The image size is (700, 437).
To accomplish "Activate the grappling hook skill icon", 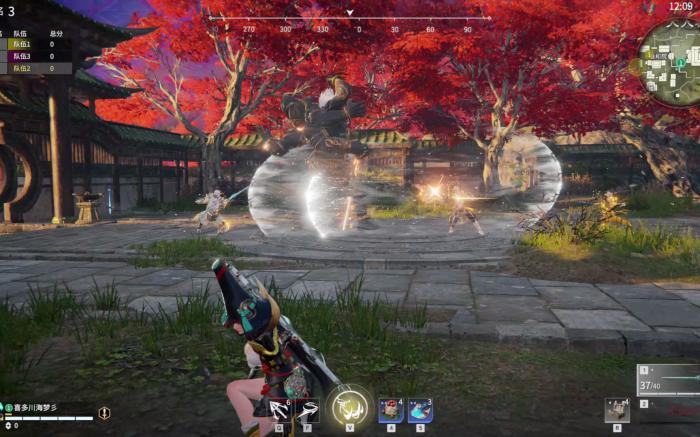I will coord(279,409).
